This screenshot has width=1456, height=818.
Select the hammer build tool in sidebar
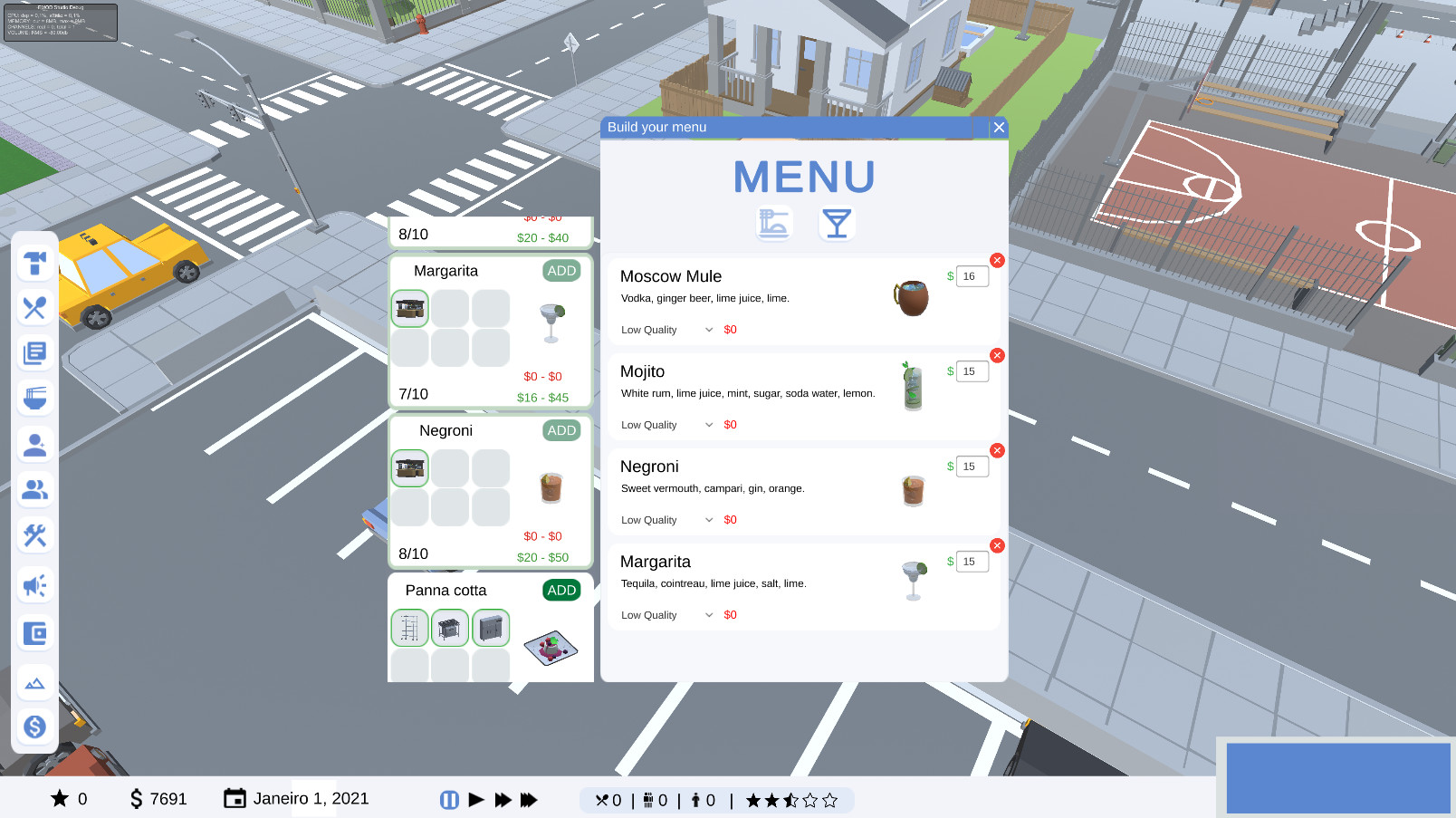[x=34, y=263]
